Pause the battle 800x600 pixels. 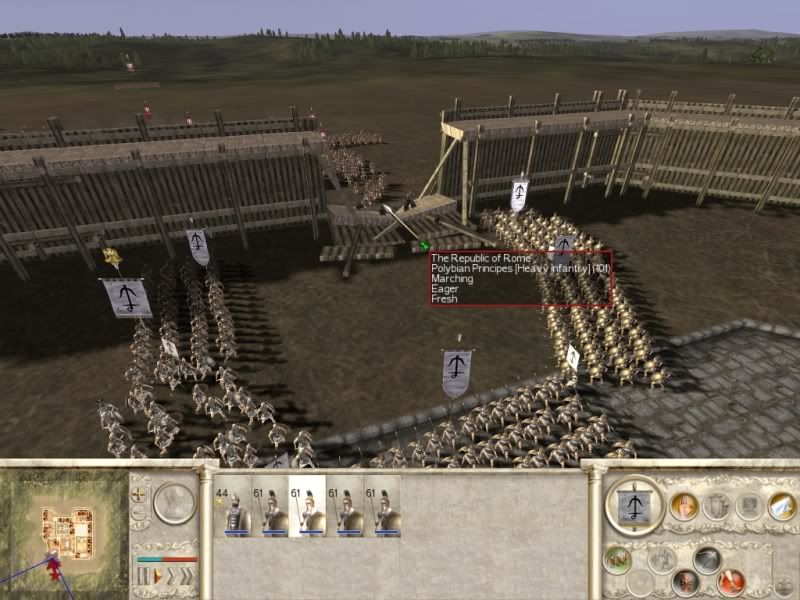click(141, 576)
